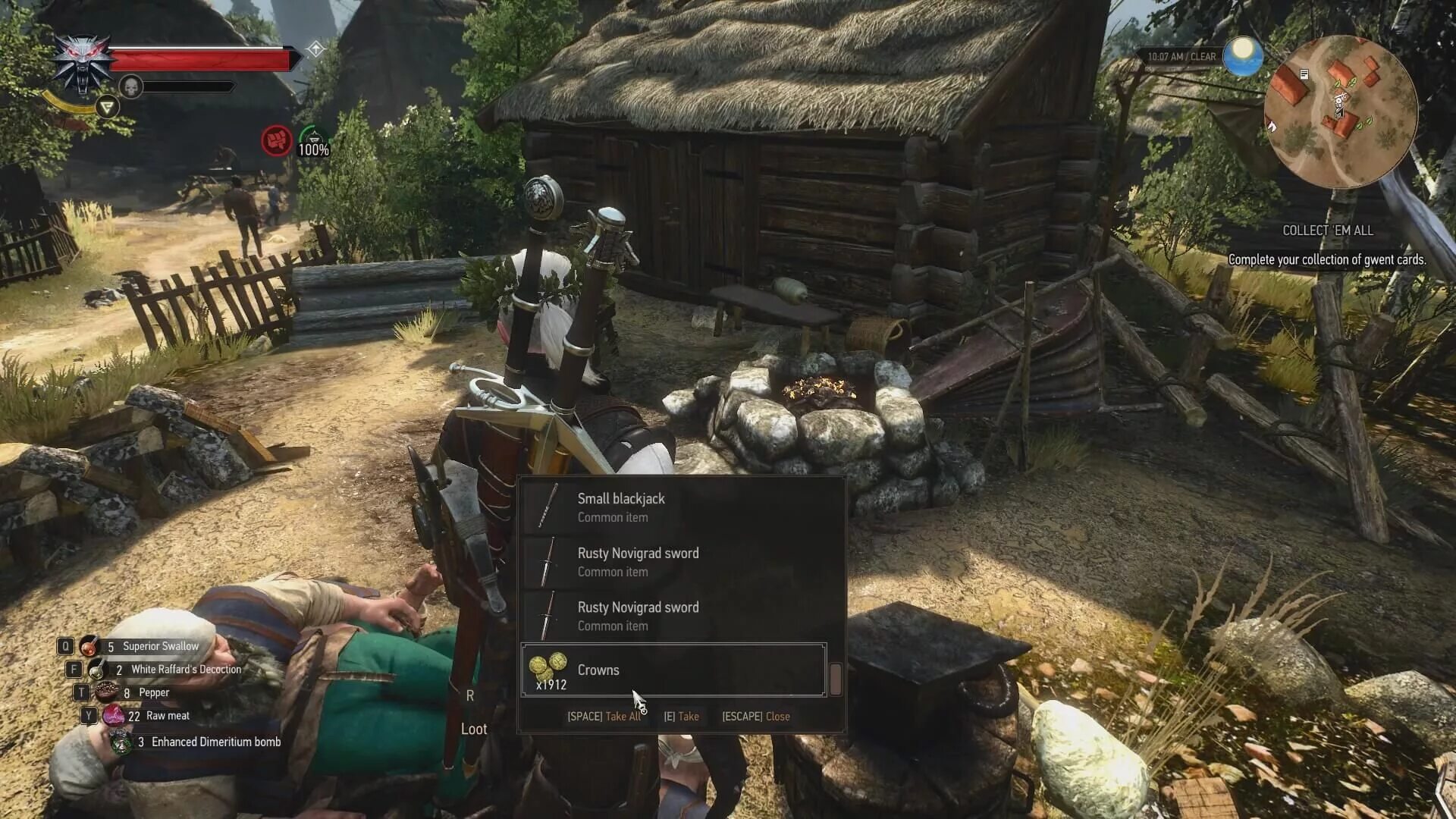This screenshot has width=1456, height=819.
Task: Click Take All in the loot window
Action: pyautogui.click(x=604, y=717)
